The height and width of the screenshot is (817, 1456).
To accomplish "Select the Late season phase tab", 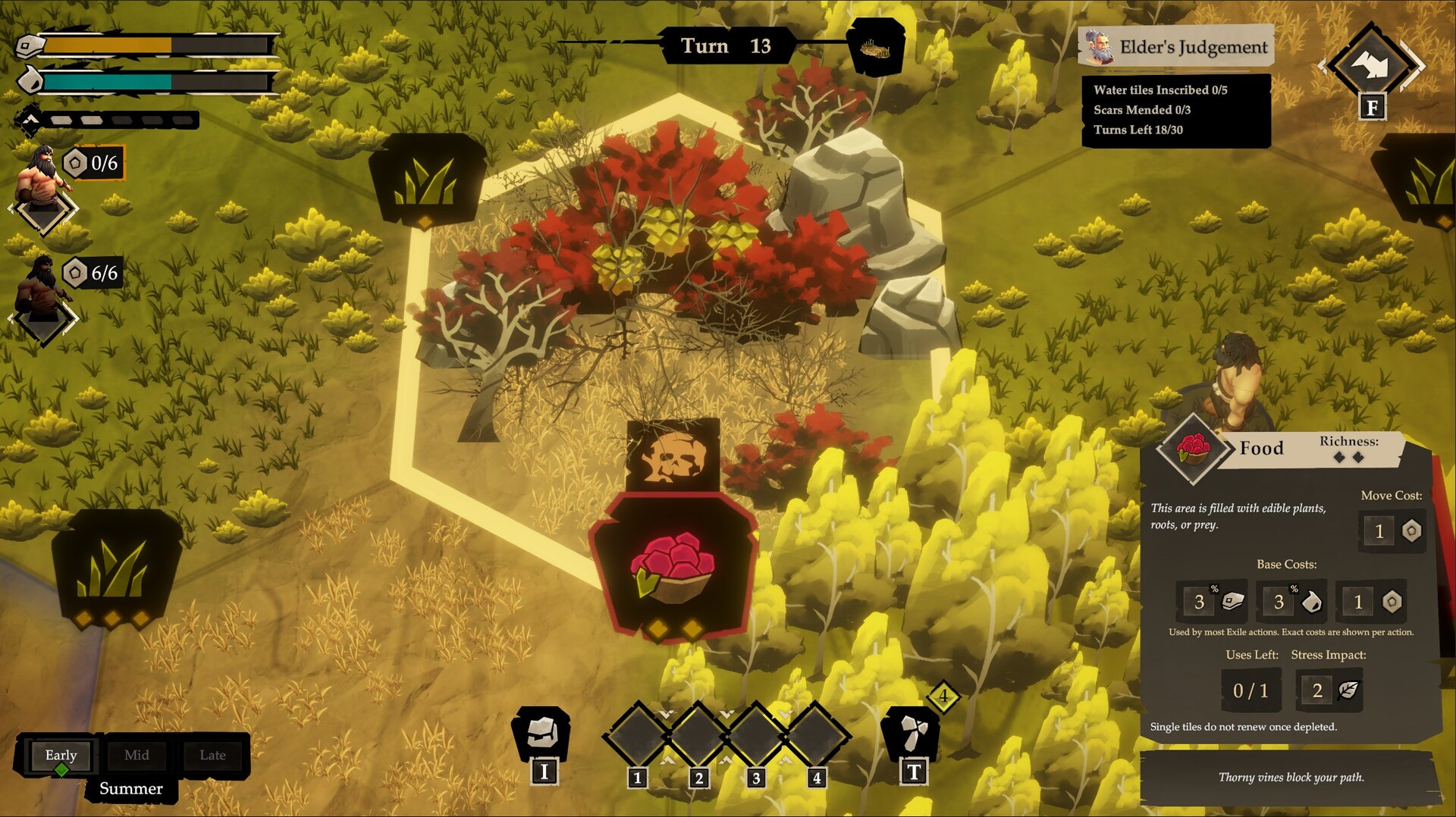I will pos(212,756).
